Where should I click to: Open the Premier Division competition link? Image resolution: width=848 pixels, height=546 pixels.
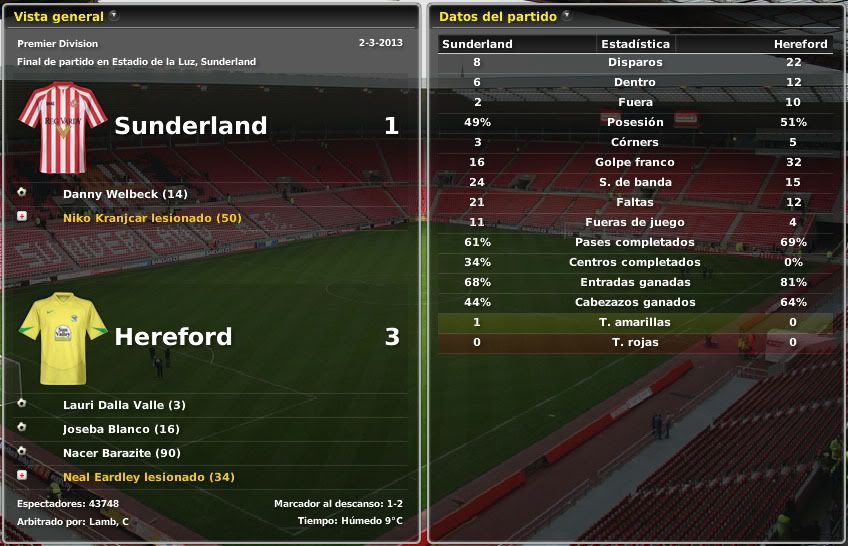(58, 44)
